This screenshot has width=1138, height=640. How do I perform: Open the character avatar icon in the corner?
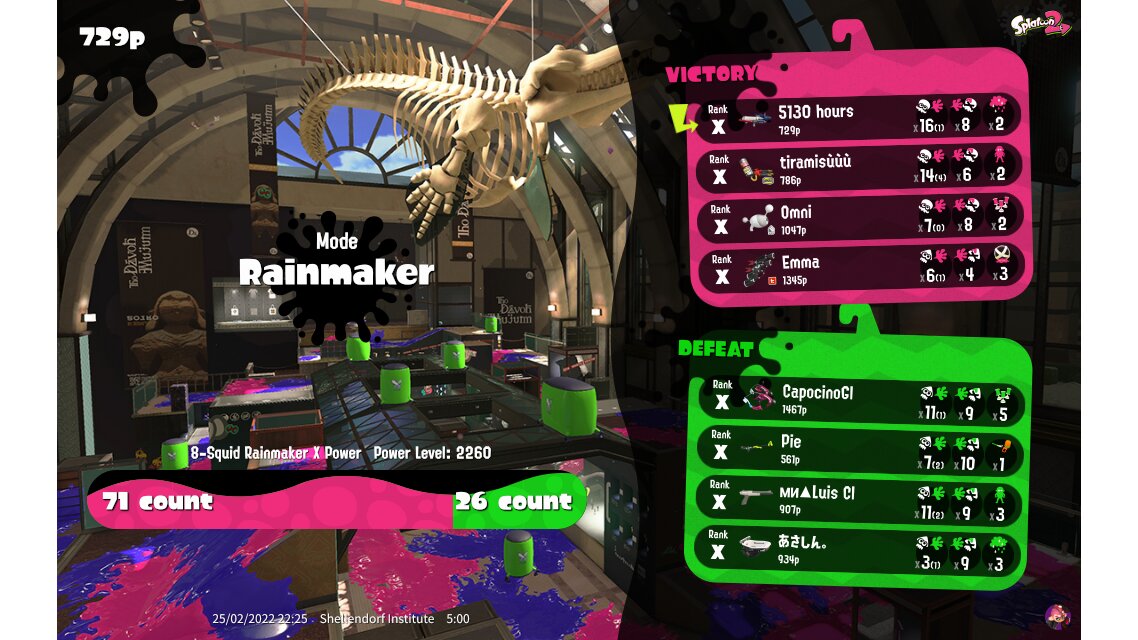[1056, 615]
